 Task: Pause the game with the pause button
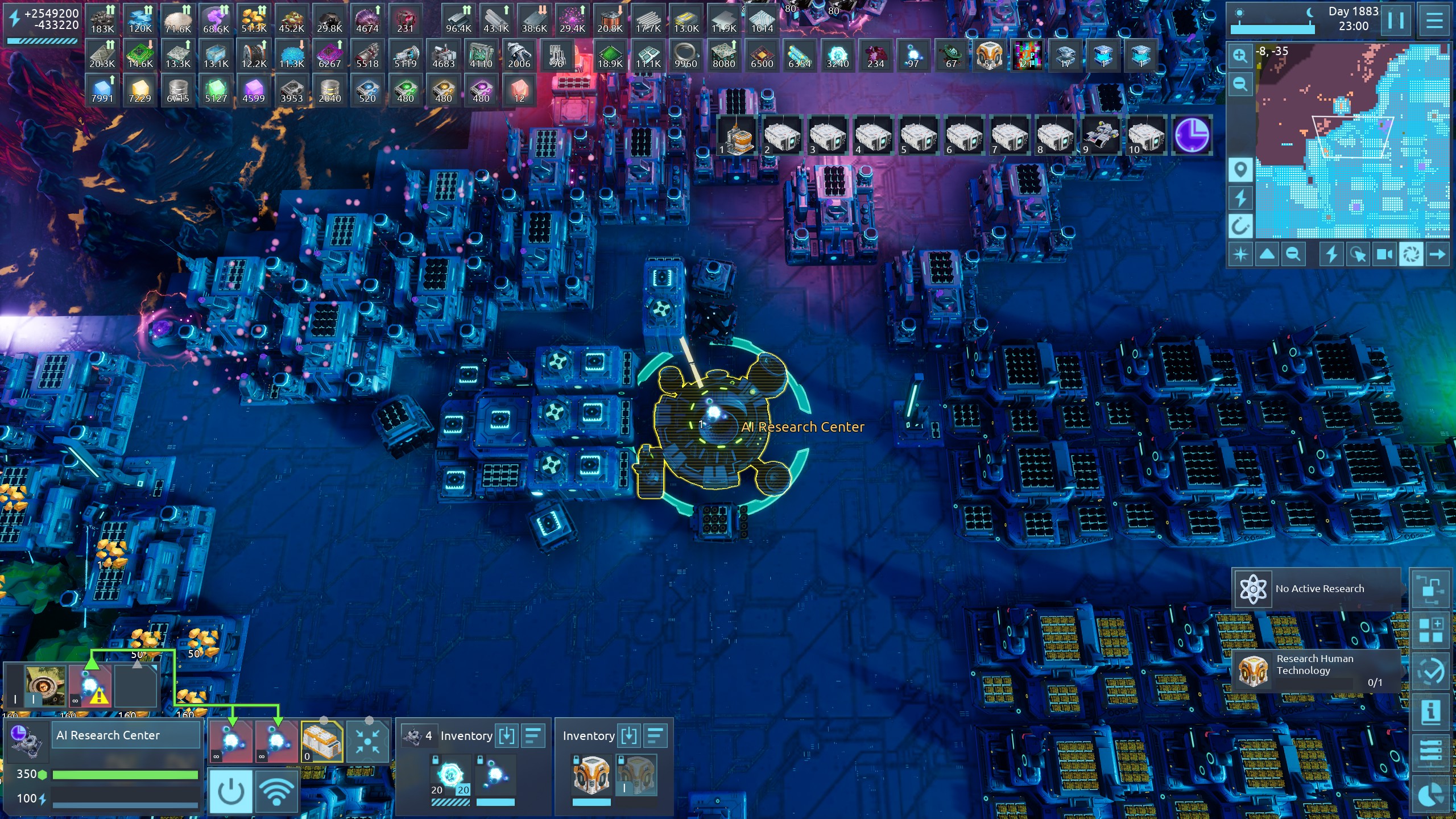pos(1395,21)
